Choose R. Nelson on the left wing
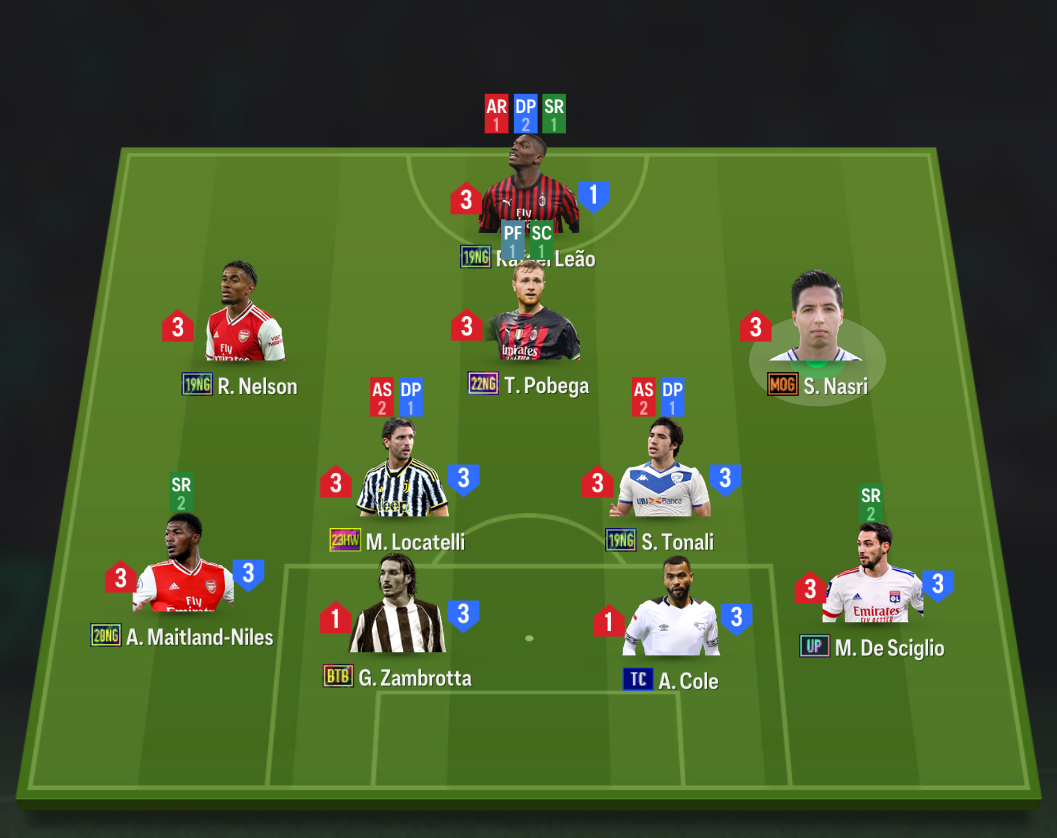This screenshot has width=1057, height=838. 243,318
